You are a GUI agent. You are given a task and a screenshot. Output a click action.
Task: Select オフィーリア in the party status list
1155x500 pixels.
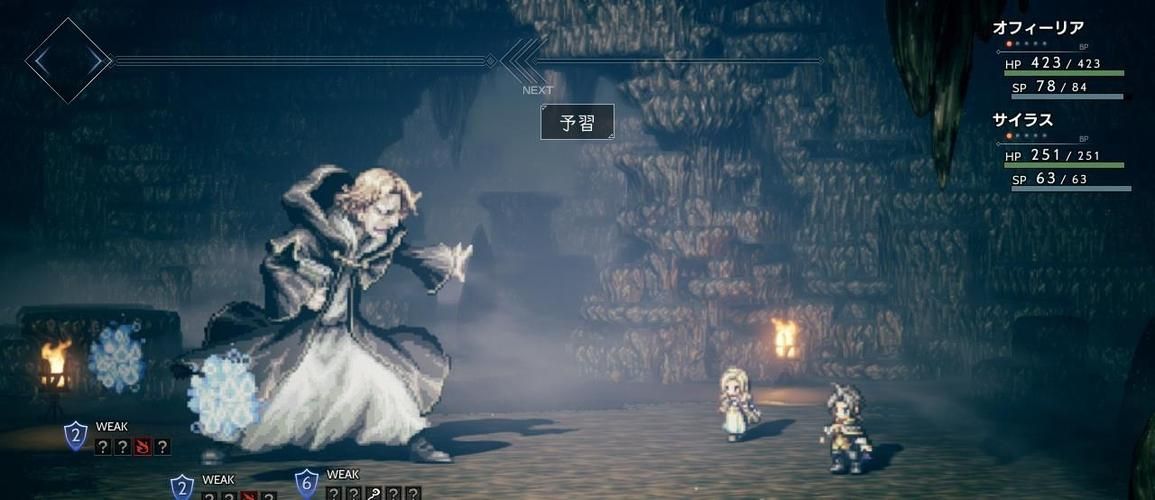(x=1038, y=29)
